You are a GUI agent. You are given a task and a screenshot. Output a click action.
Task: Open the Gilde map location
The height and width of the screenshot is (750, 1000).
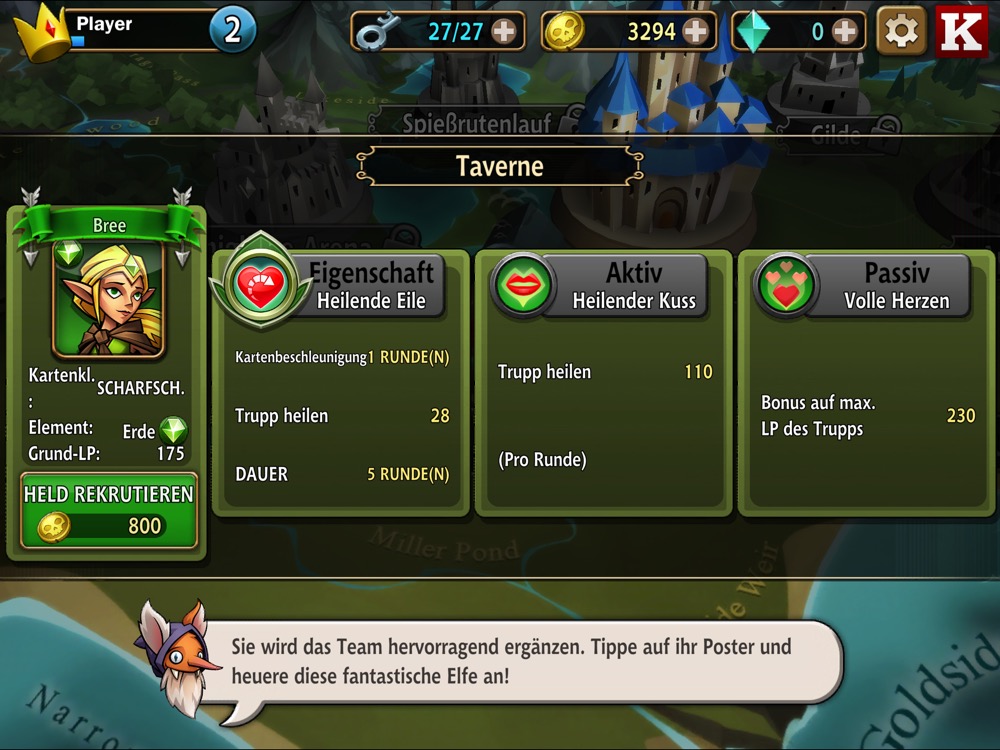point(835,135)
